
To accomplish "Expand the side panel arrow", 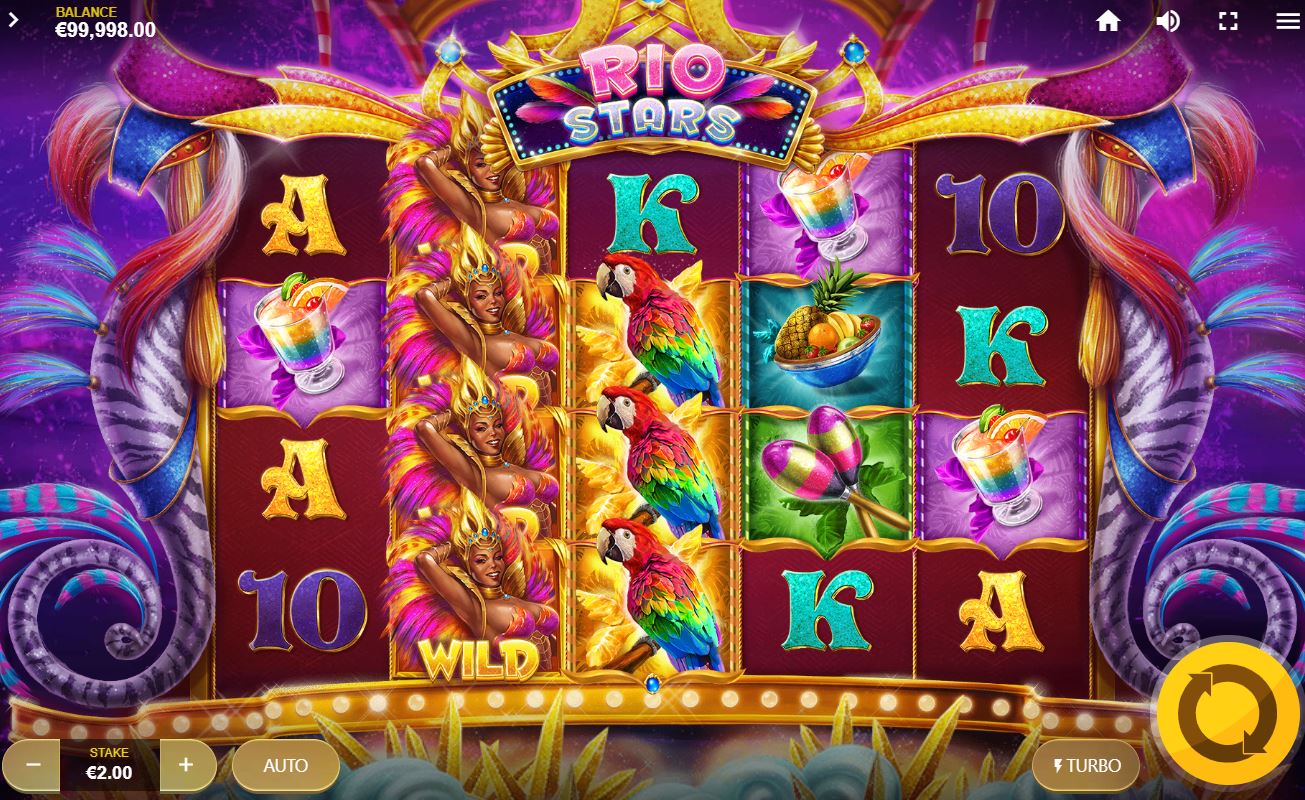I will 14,19.
